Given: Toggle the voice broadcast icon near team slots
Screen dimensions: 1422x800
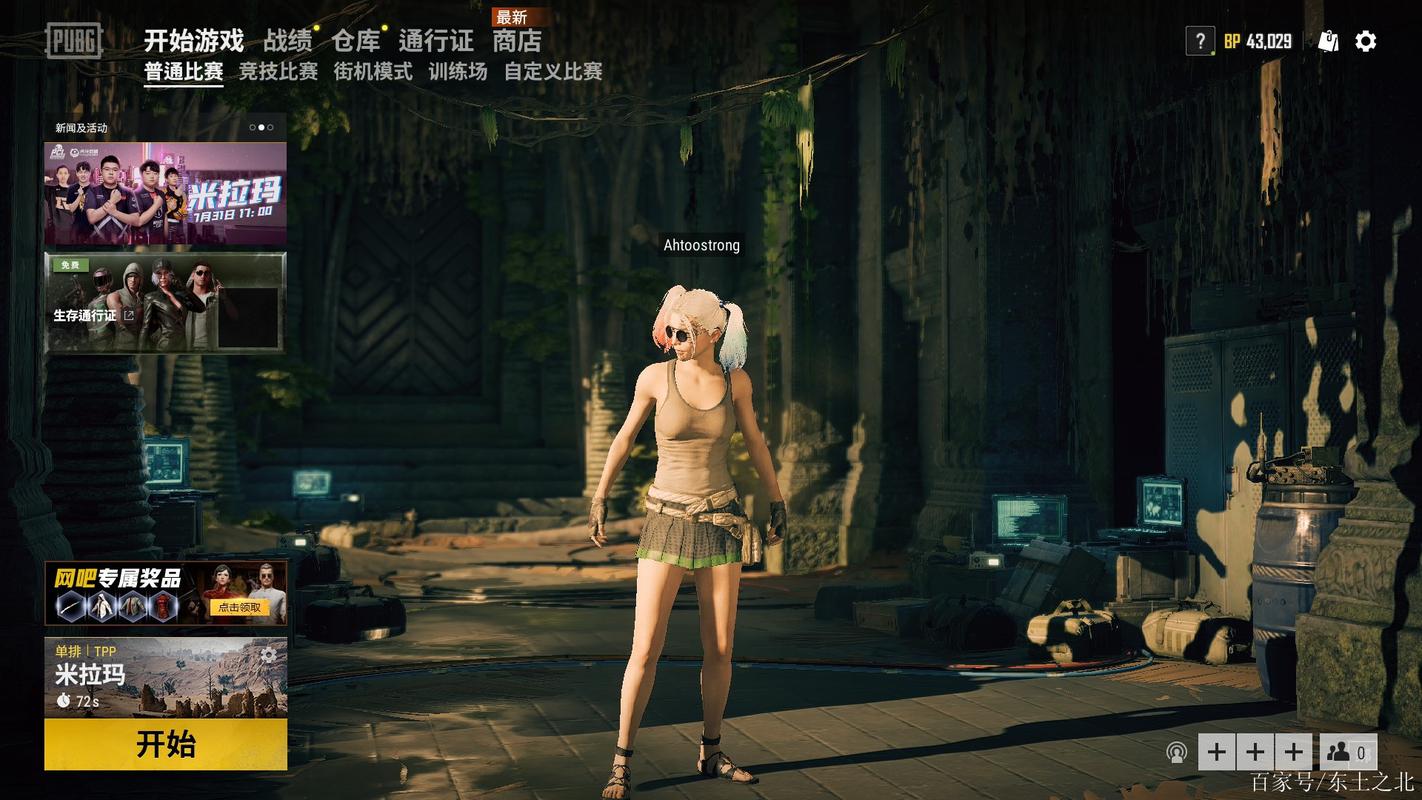Looking at the screenshot, I should 1177,752.
